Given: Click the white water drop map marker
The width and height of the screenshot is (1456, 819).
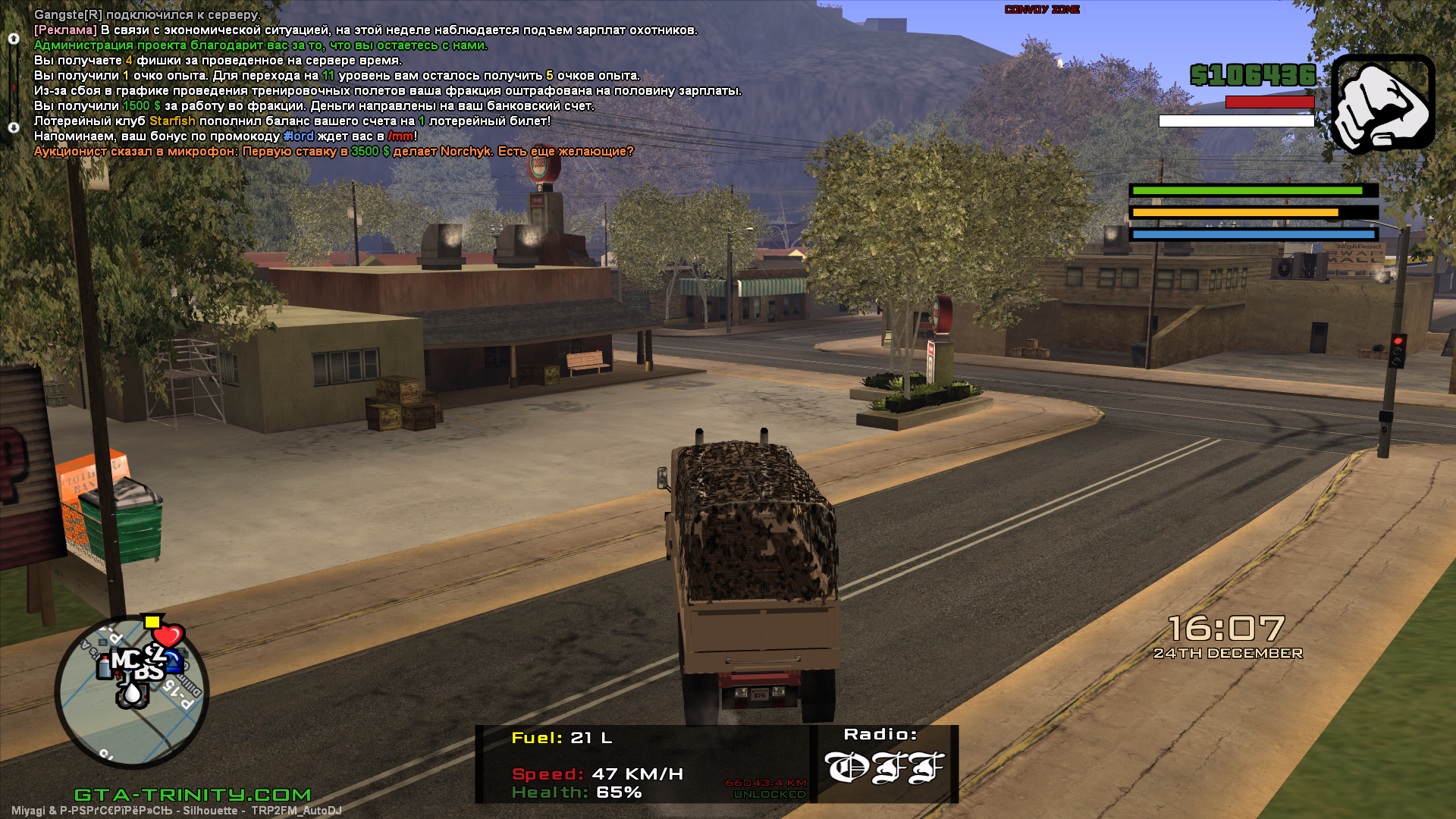Looking at the screenshot, I should pos(133,693).
